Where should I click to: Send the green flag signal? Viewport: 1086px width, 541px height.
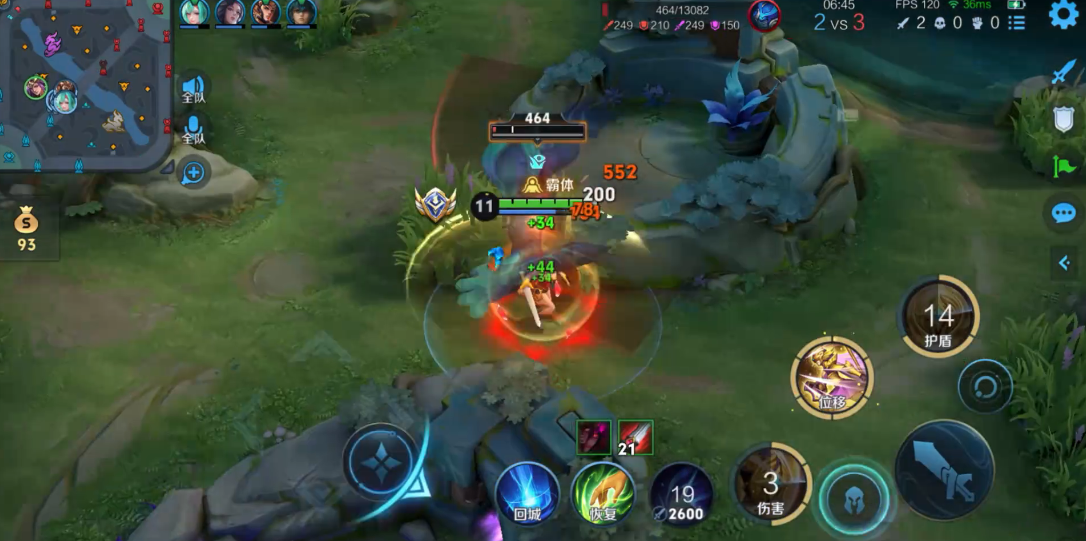[1063, 166]
